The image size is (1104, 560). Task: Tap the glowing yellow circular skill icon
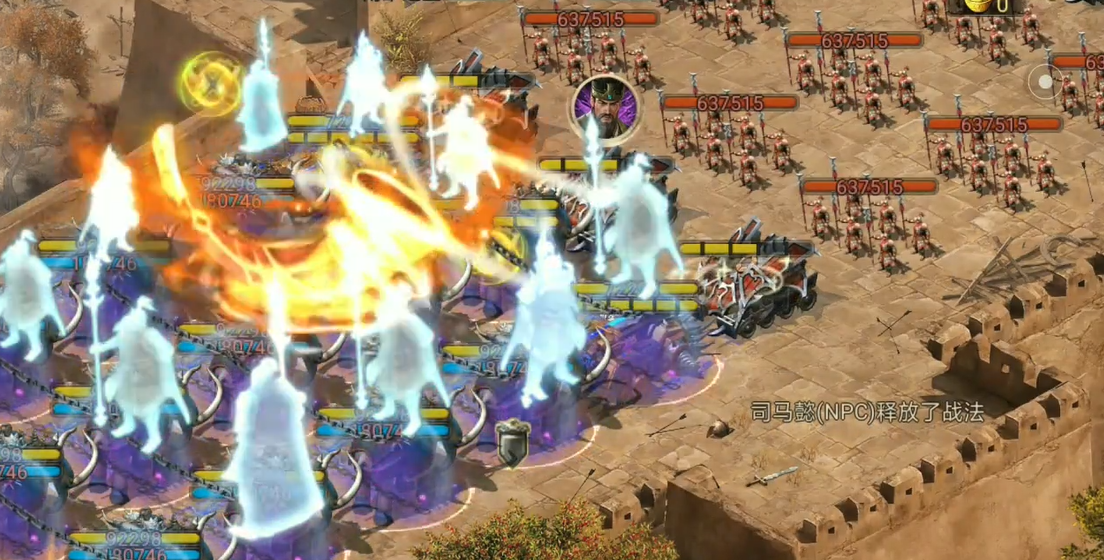[211, 81]
